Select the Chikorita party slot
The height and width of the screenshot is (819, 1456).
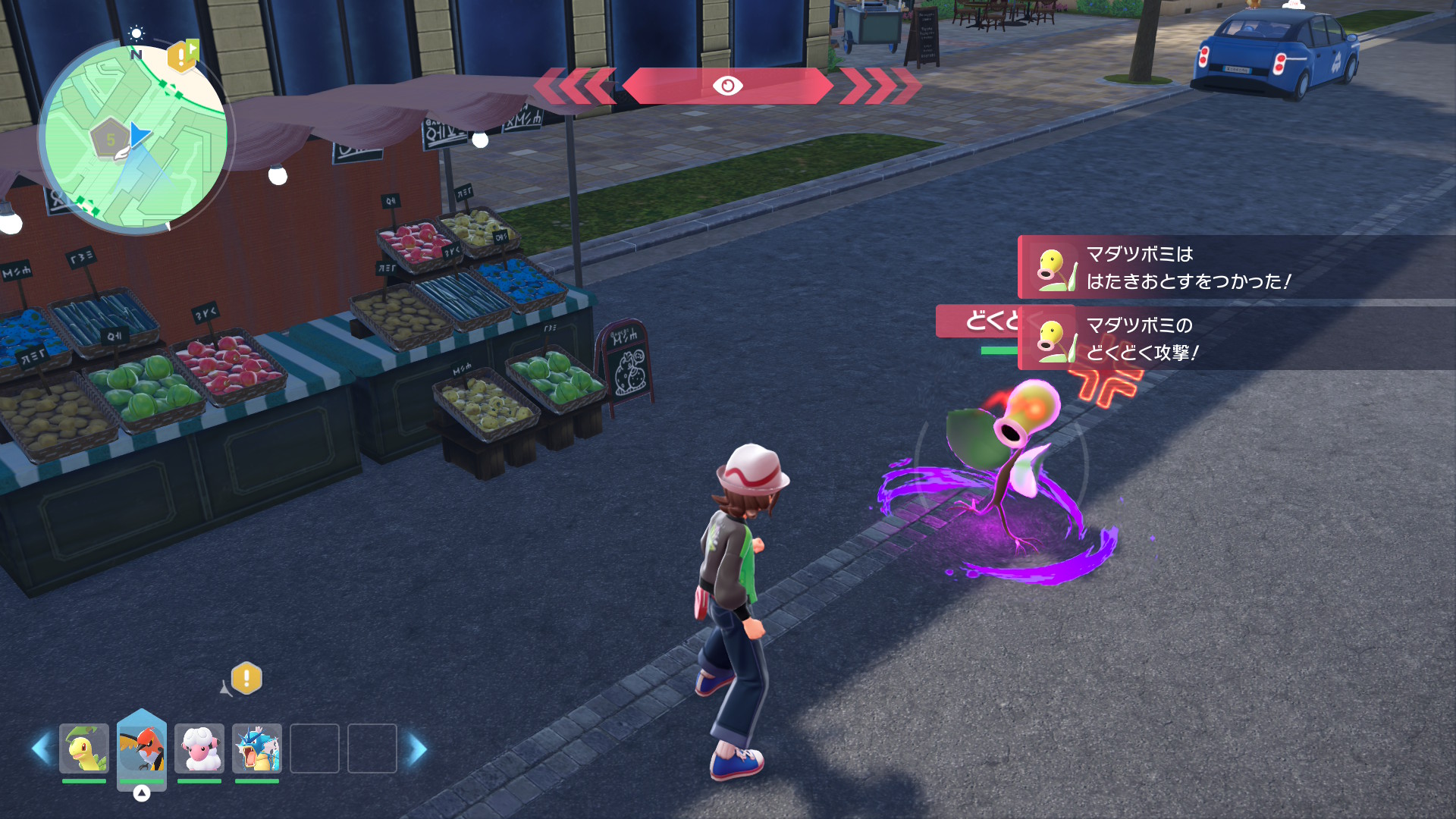tap(84, 748)
